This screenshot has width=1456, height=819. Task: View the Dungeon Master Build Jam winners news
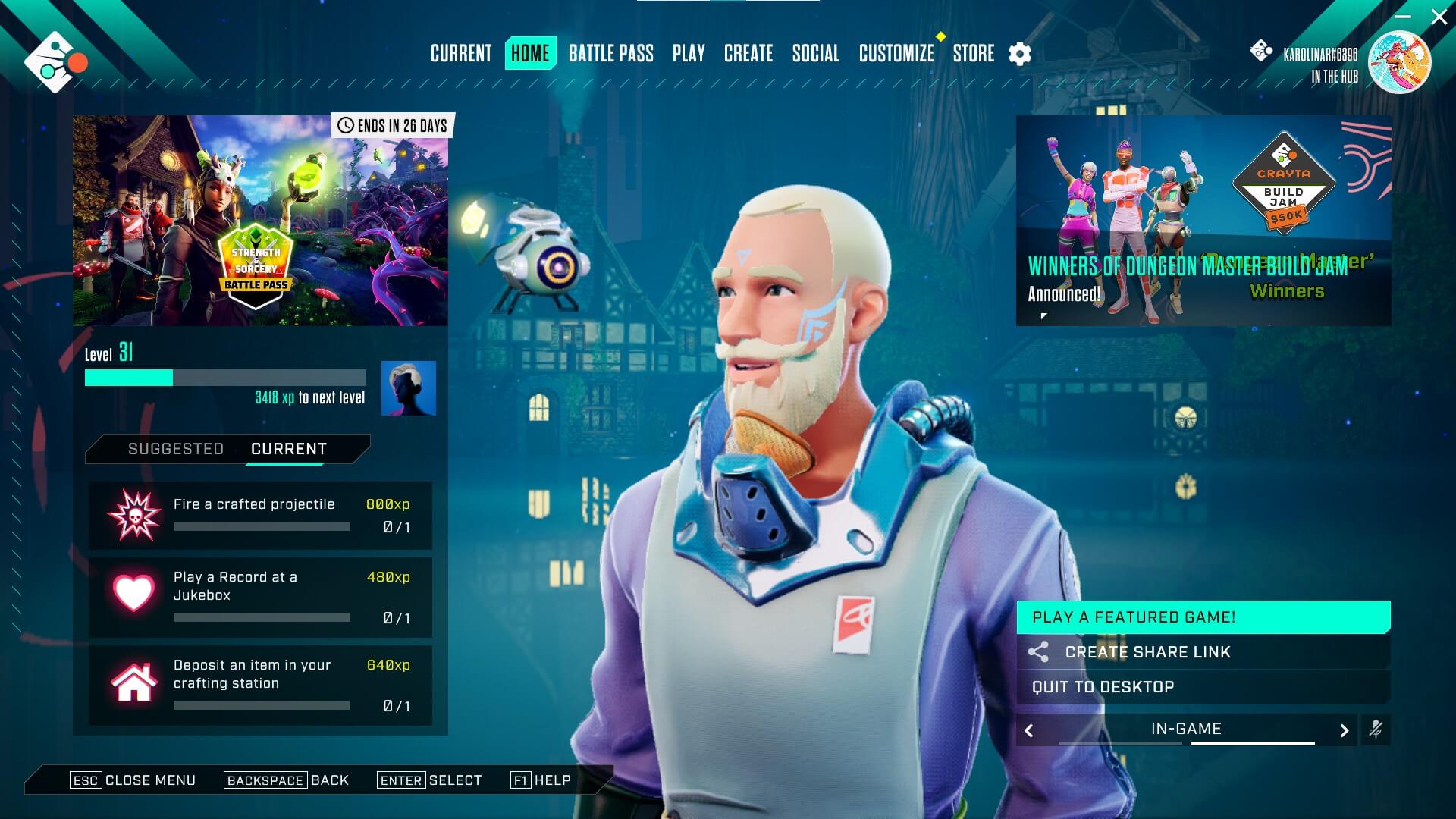[1203, 221]
